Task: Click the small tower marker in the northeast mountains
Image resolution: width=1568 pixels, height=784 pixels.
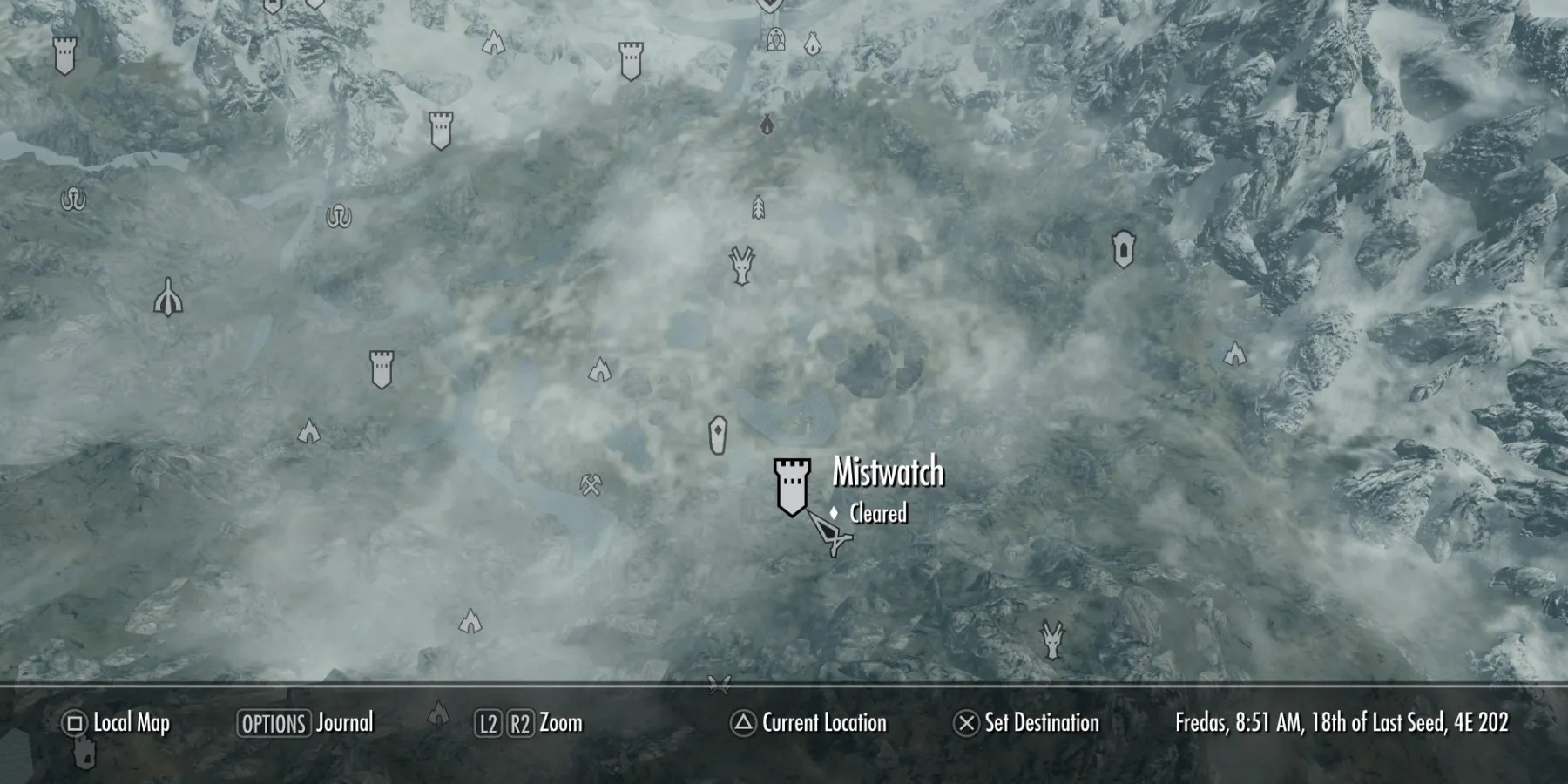Action: click(1124, 250)
